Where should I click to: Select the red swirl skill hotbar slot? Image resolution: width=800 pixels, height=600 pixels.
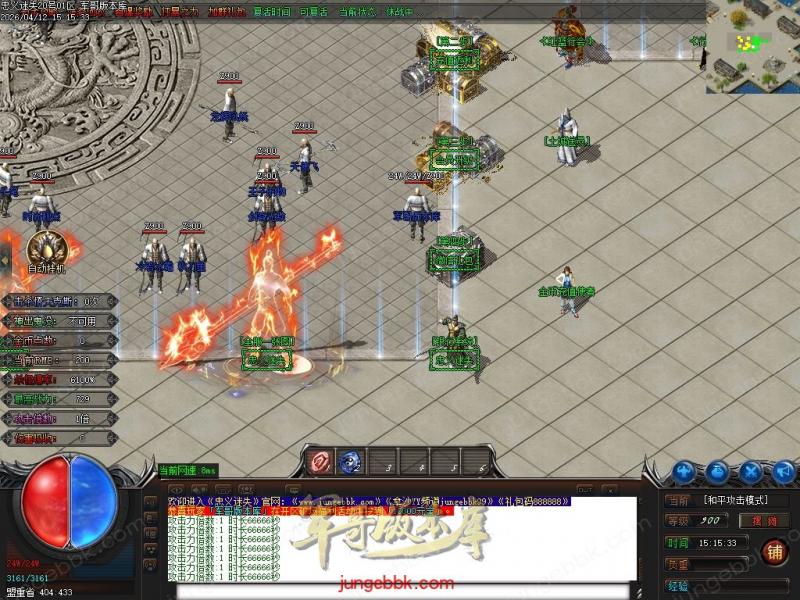[318, 463]
